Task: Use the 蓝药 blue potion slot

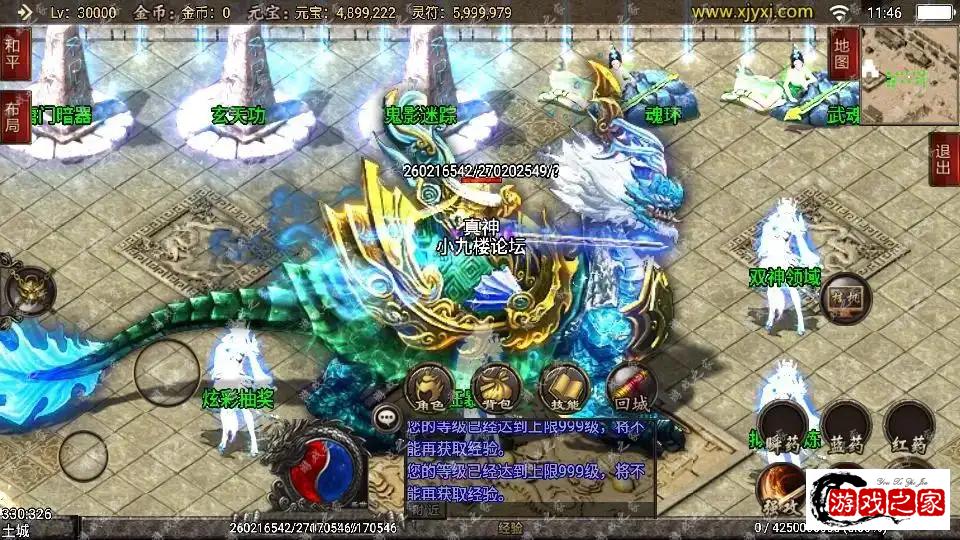Action: tap(846, 427)
